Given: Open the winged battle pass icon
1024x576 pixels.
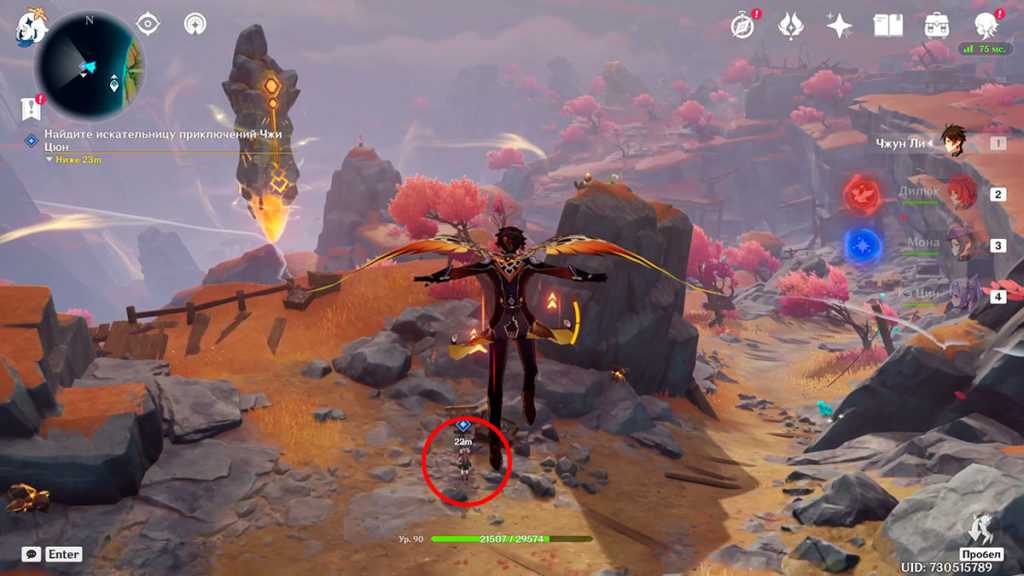Looking at the screenshot, I should pos(791,25).
